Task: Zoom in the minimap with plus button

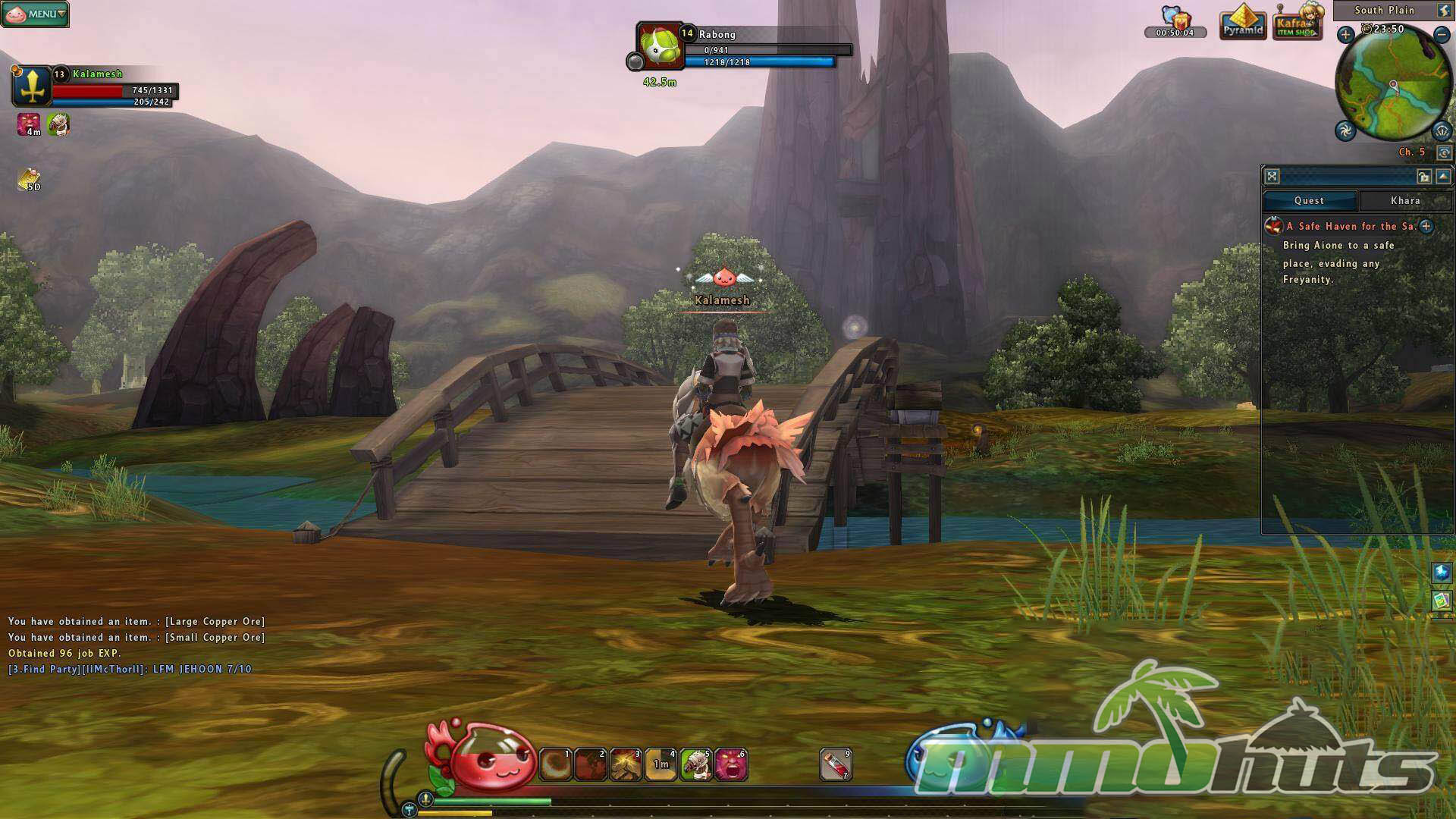Action: point(1345,34)
